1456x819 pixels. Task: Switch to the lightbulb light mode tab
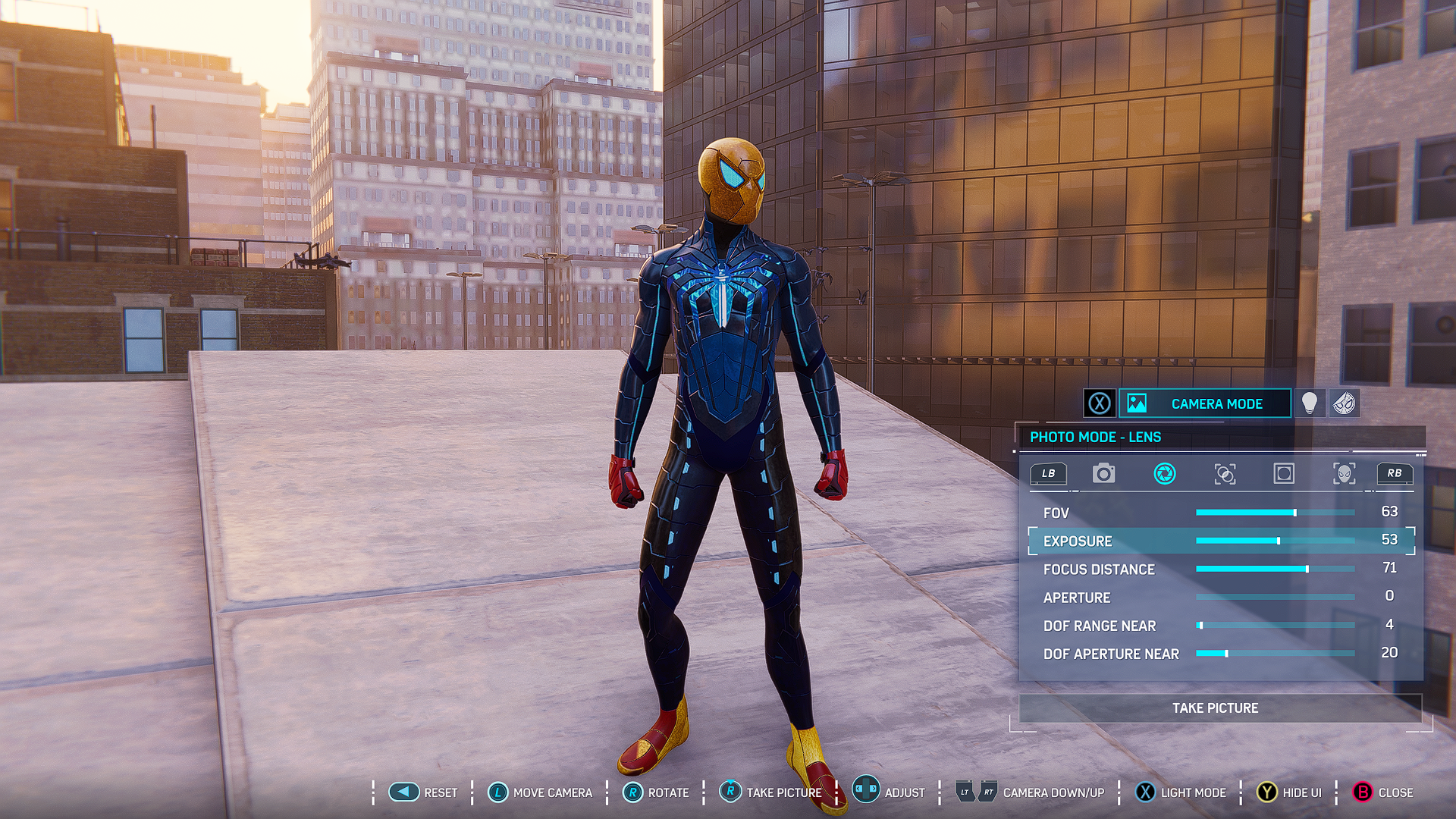coord(1310,403)
